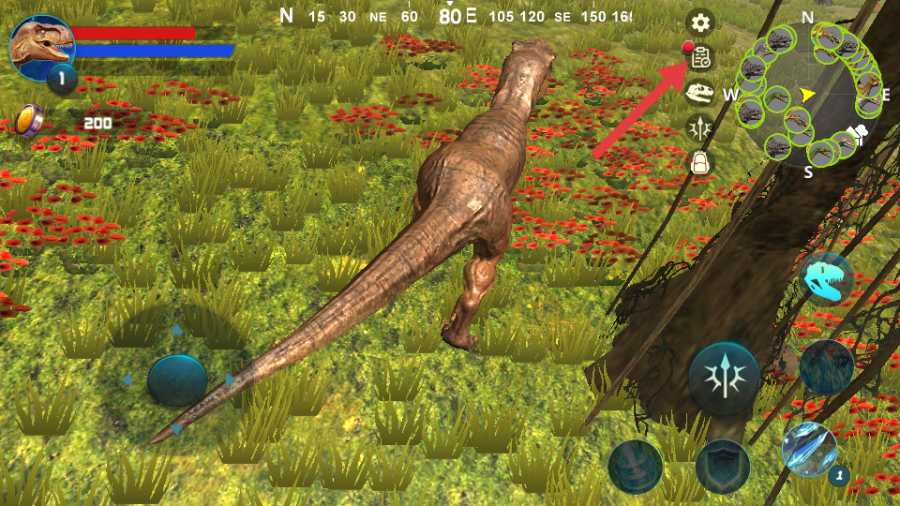The width and height of the screenshot is (900, 506).
Task: Activate the whirlwind spin ability
Action: click(x=636, y=466)
